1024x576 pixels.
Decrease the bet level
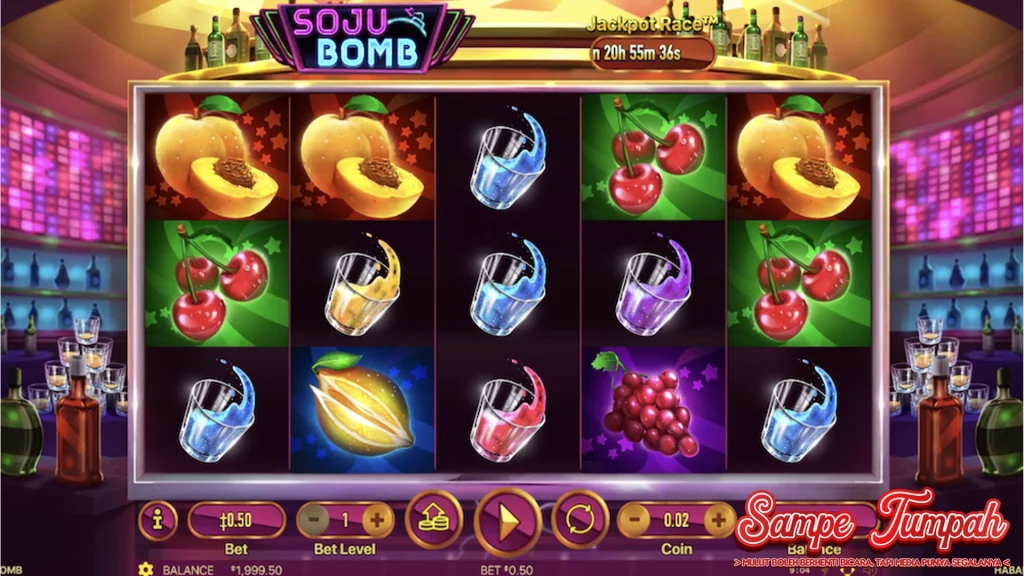pyautogui.click(x=314, y=520)
